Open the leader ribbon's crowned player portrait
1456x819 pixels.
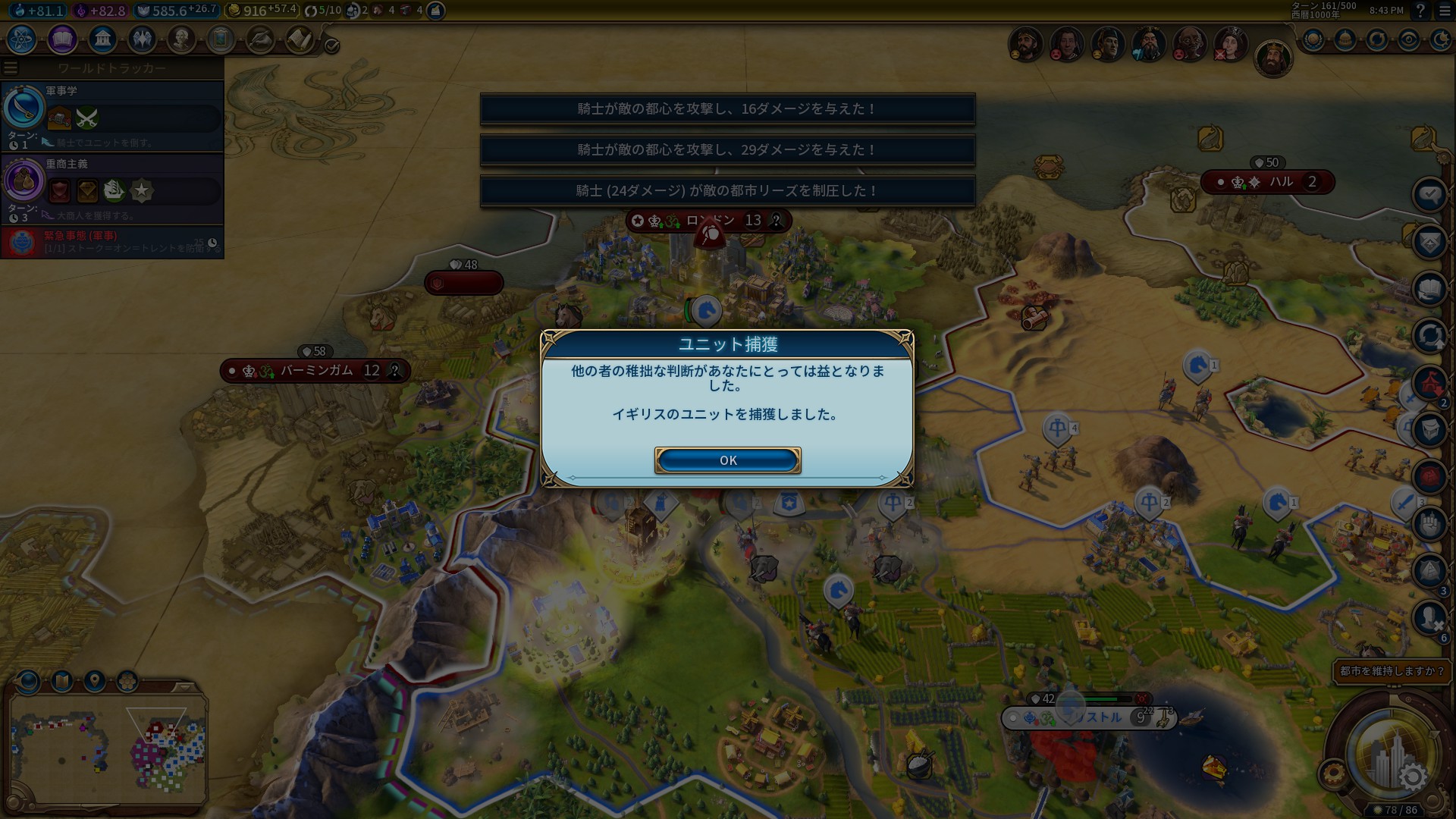pyautogui.click(x=1273, y=58)
